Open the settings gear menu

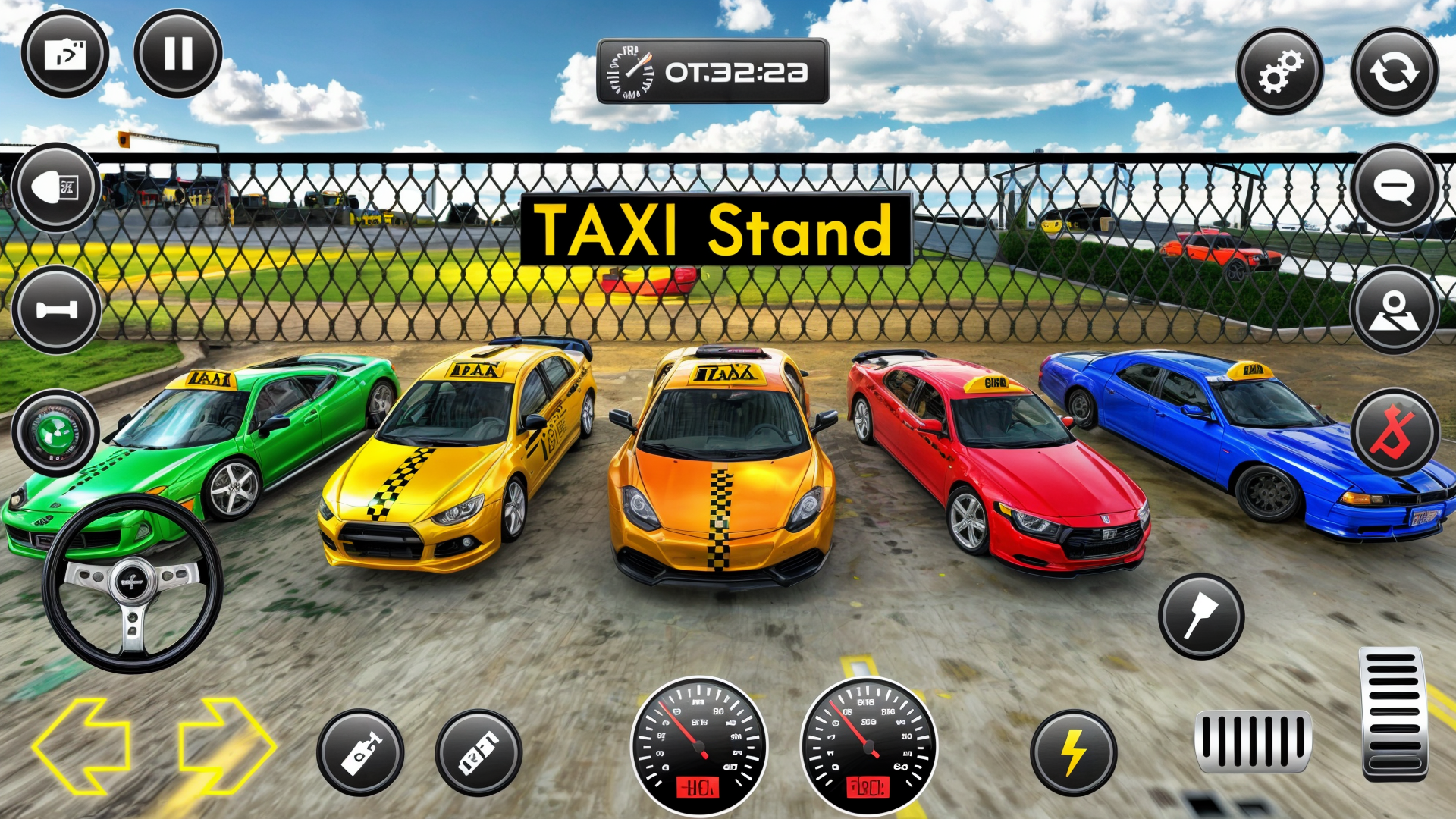tap(1280, 71)
